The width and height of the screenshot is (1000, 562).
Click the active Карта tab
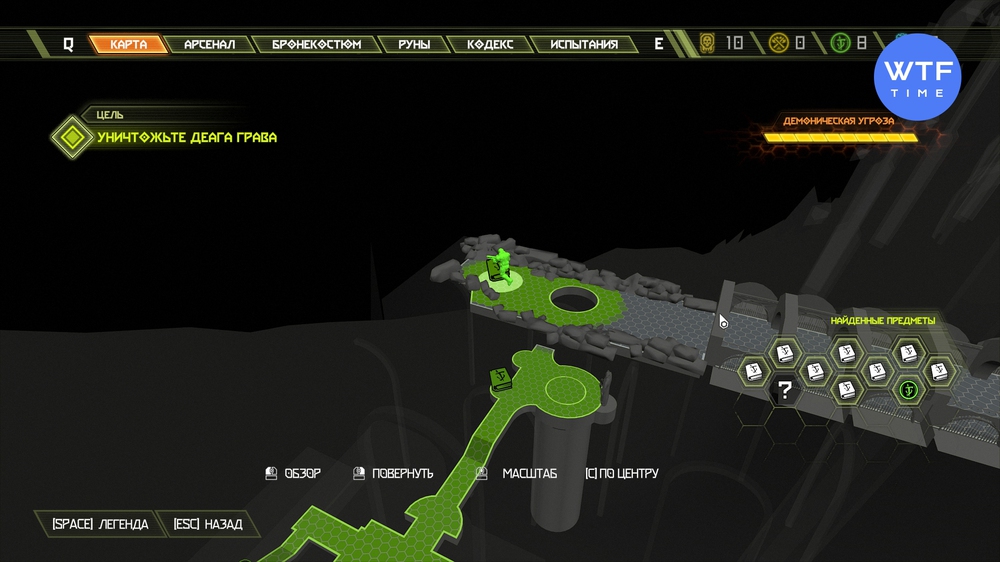pyautogui.click(x=128, y=44)
